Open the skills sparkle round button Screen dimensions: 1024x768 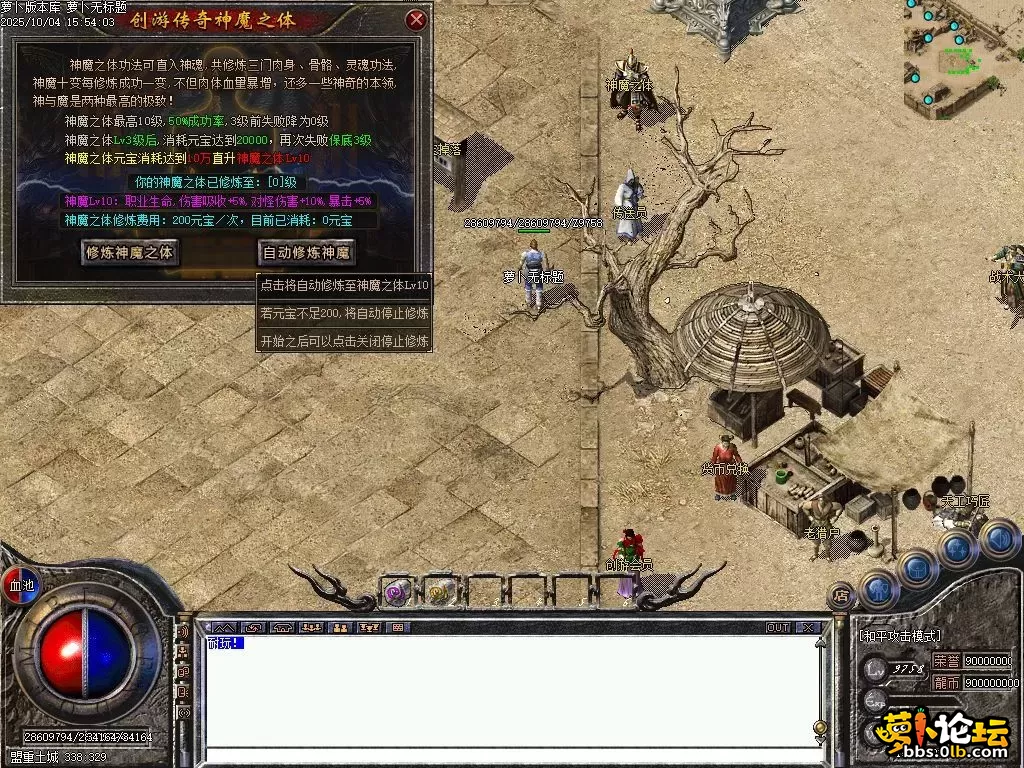pos(957,548)
